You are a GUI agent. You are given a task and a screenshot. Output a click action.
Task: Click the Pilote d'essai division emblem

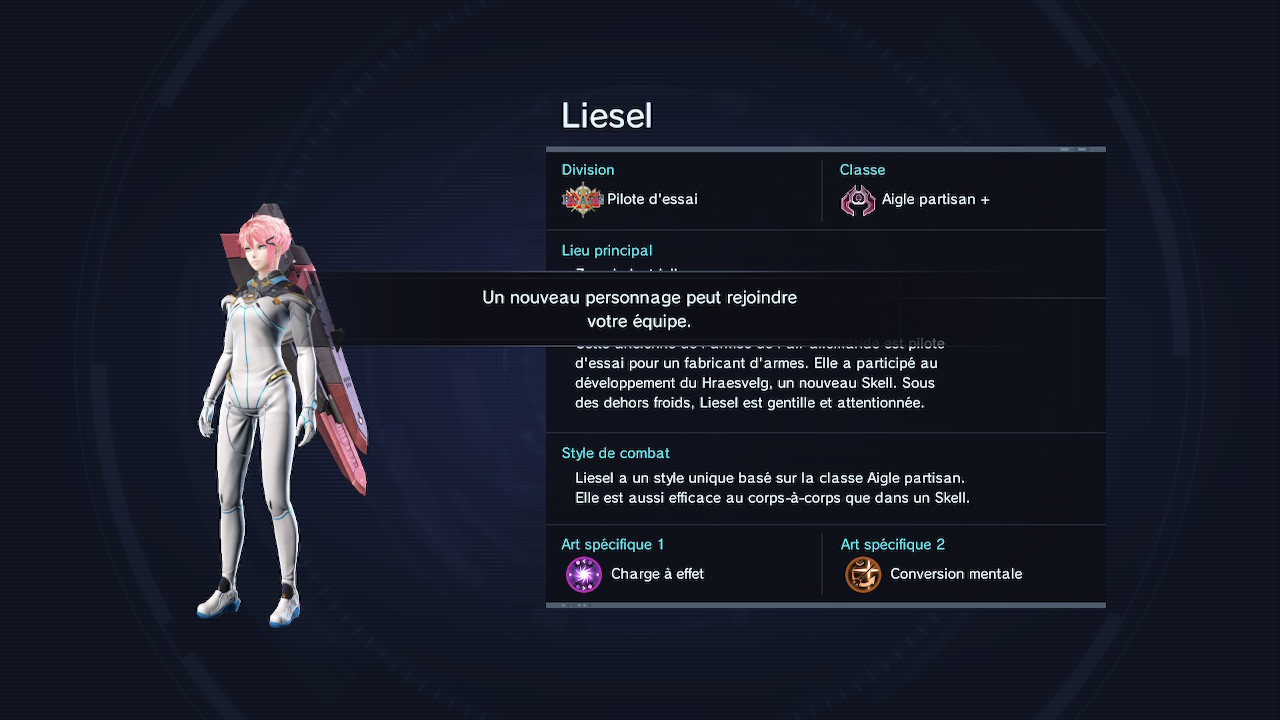coord(582,200)
